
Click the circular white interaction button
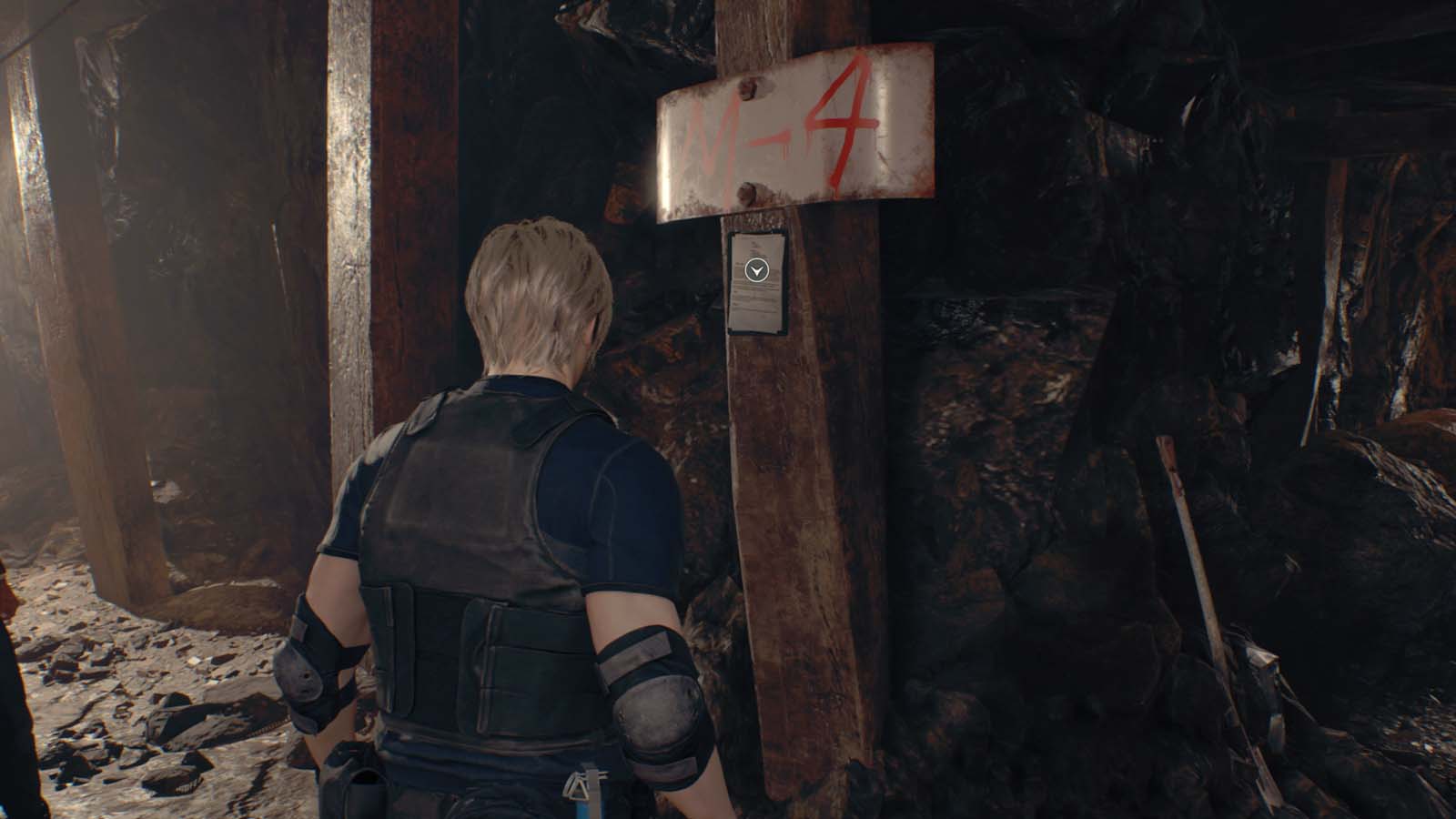pyautogui.click(x=754, y=269)
